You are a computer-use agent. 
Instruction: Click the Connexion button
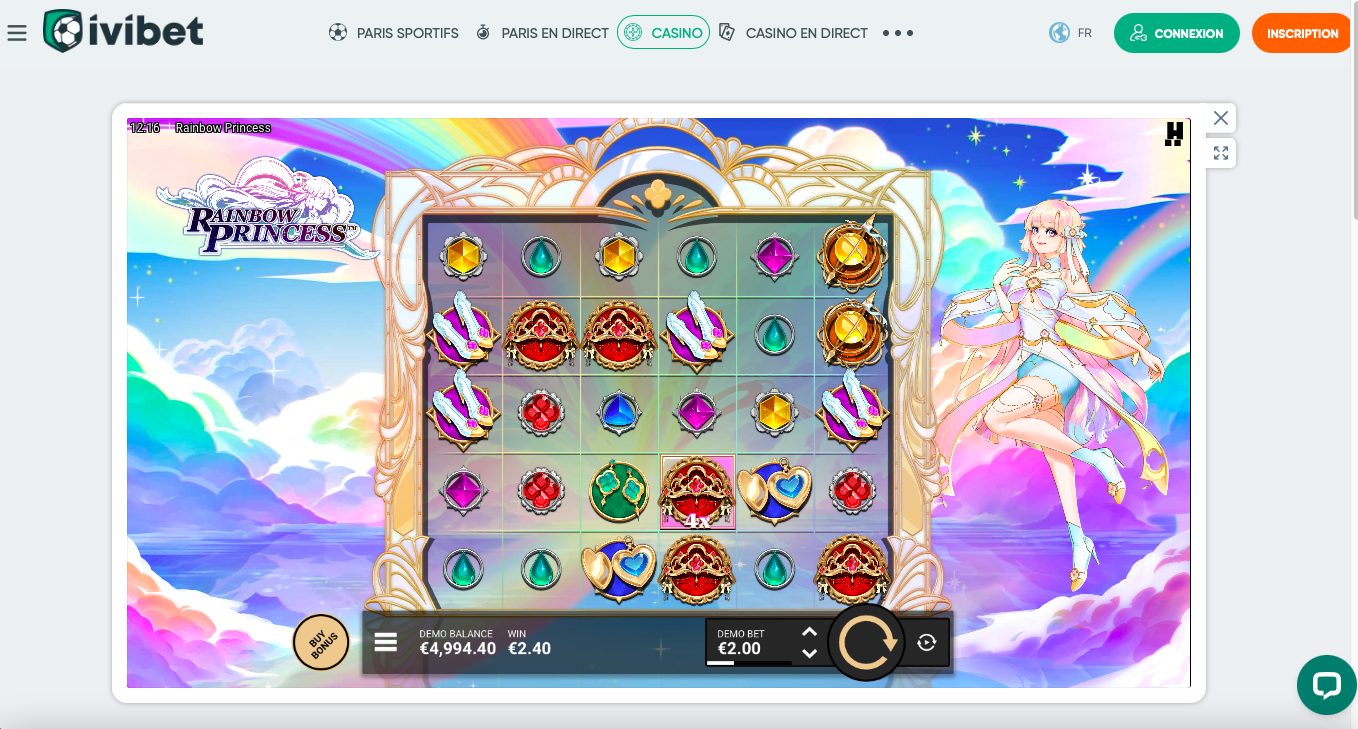pos(1177,32)
